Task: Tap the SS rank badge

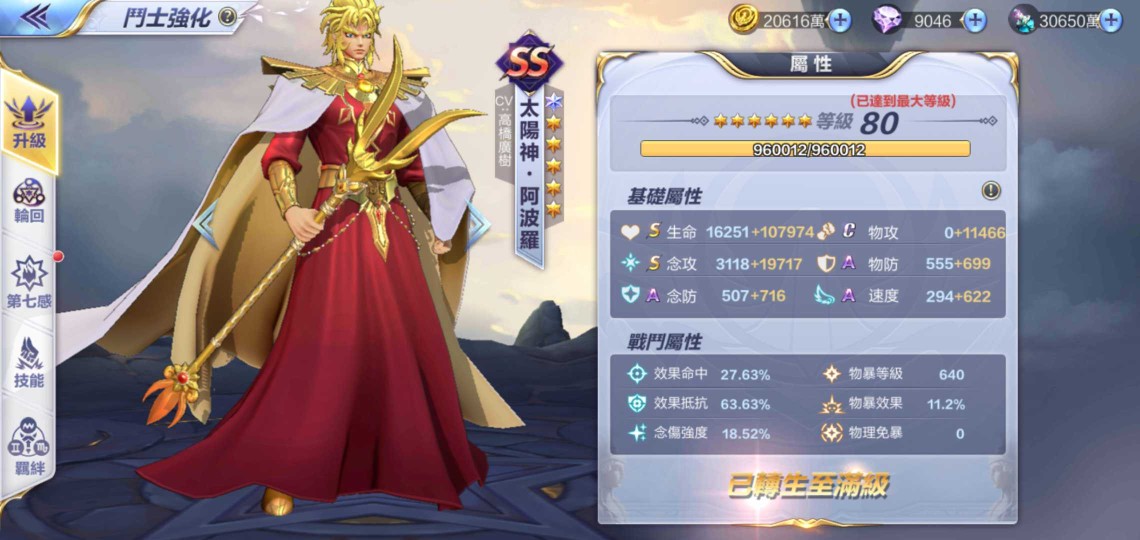Action: tap(529, 62)
